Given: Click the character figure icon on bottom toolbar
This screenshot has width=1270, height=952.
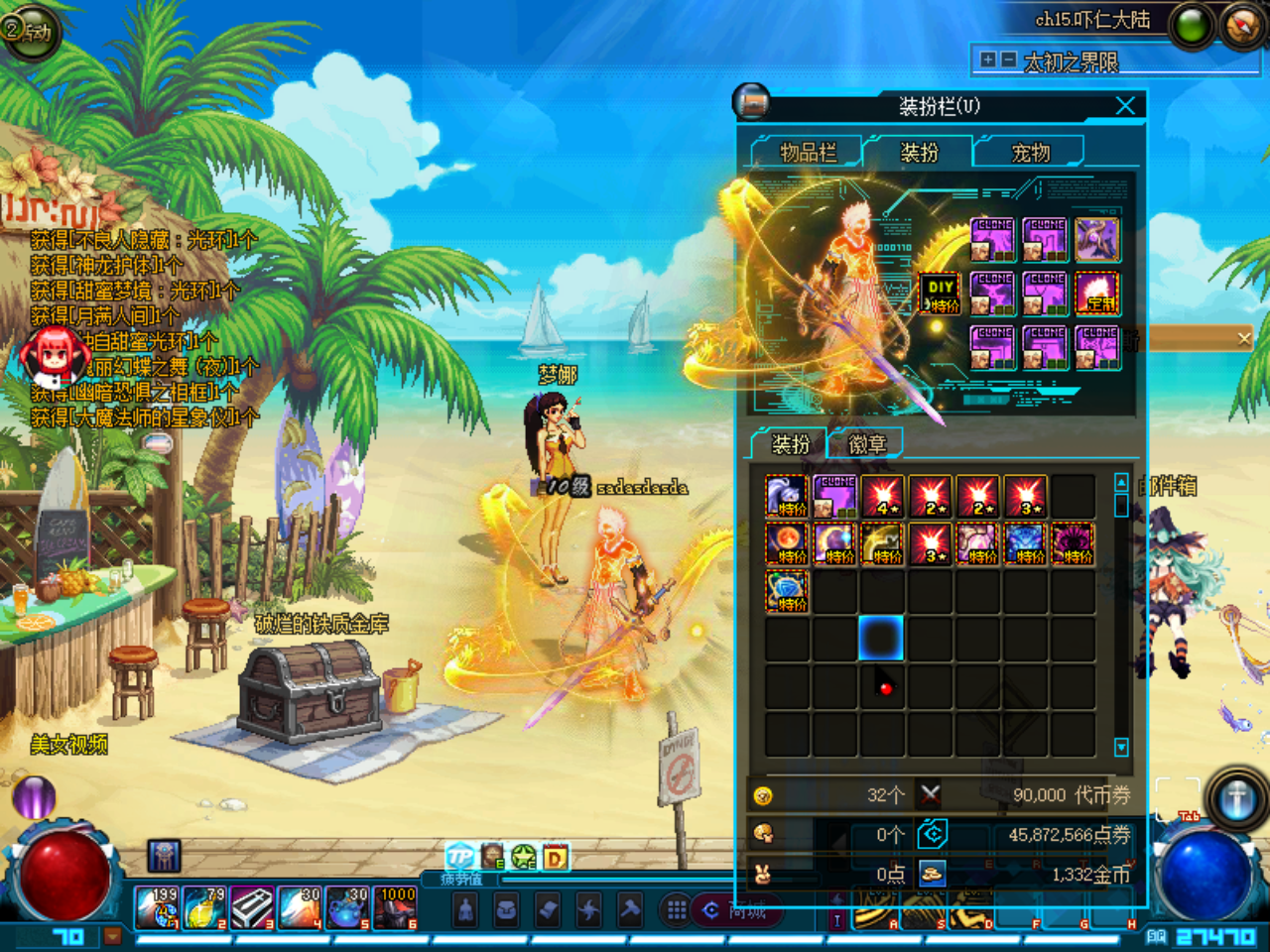Looking at the screenshot, I should click(466, 909).
